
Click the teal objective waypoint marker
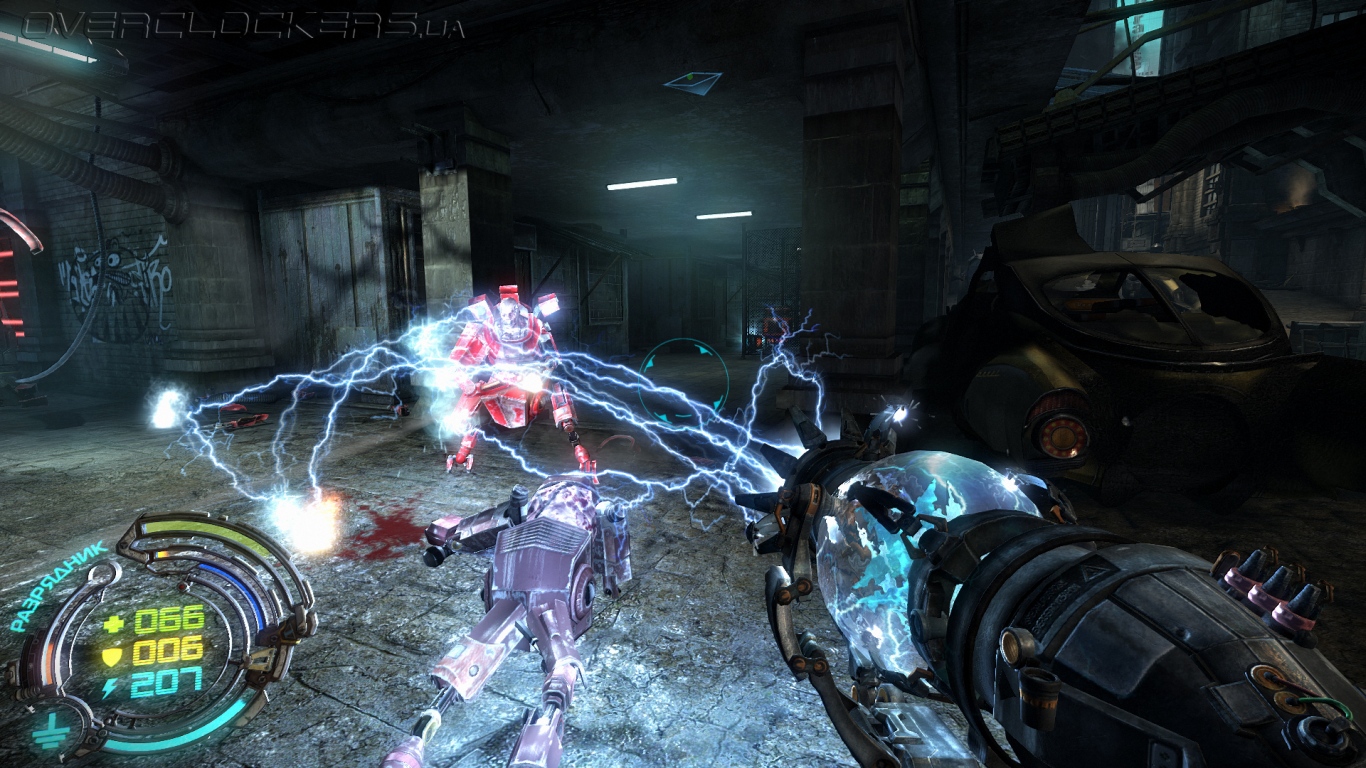click(692, 82)
